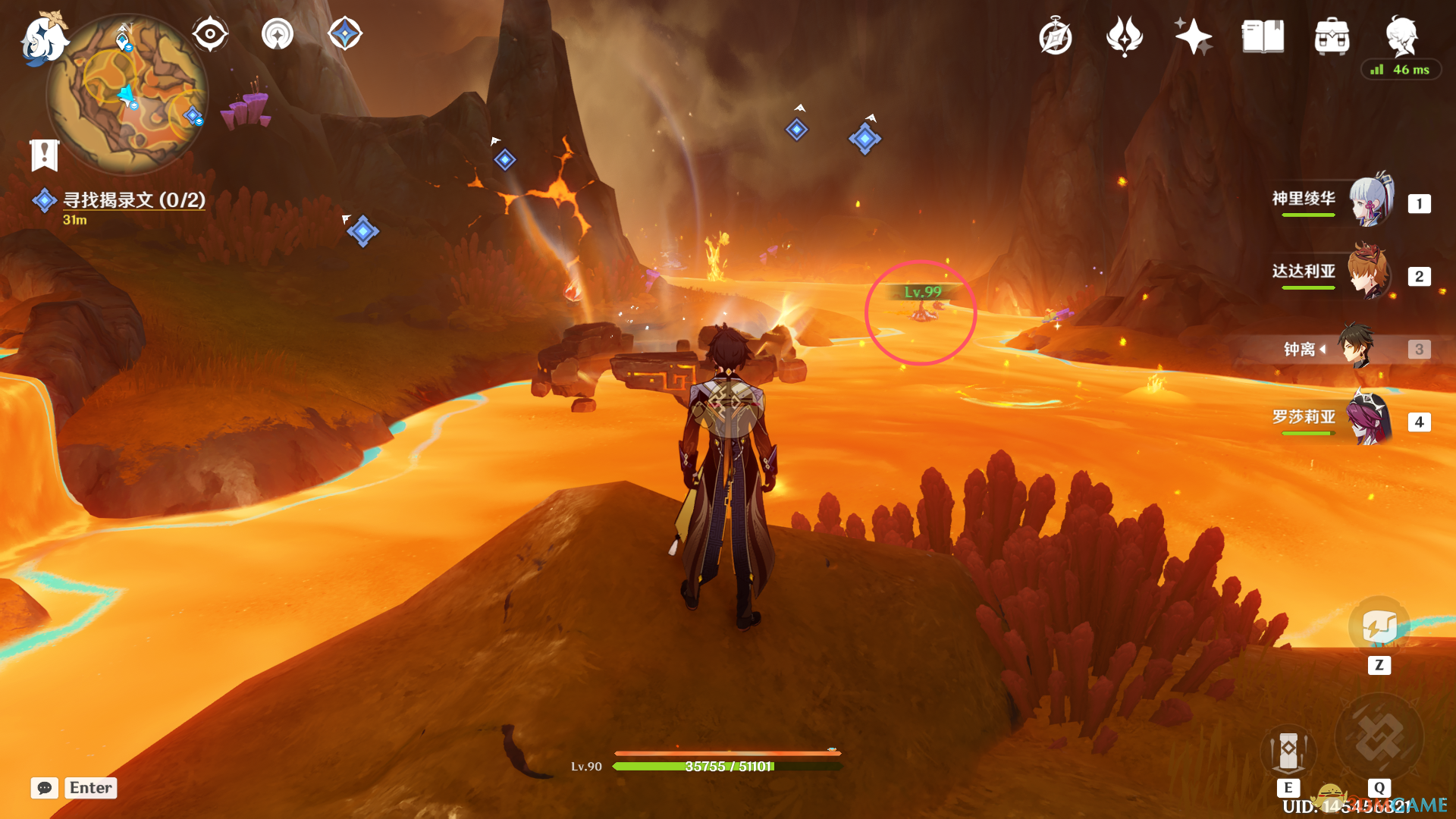Open the character silhouette icon in the top bar
The image size is (1456, 819).
[1401, 36]
